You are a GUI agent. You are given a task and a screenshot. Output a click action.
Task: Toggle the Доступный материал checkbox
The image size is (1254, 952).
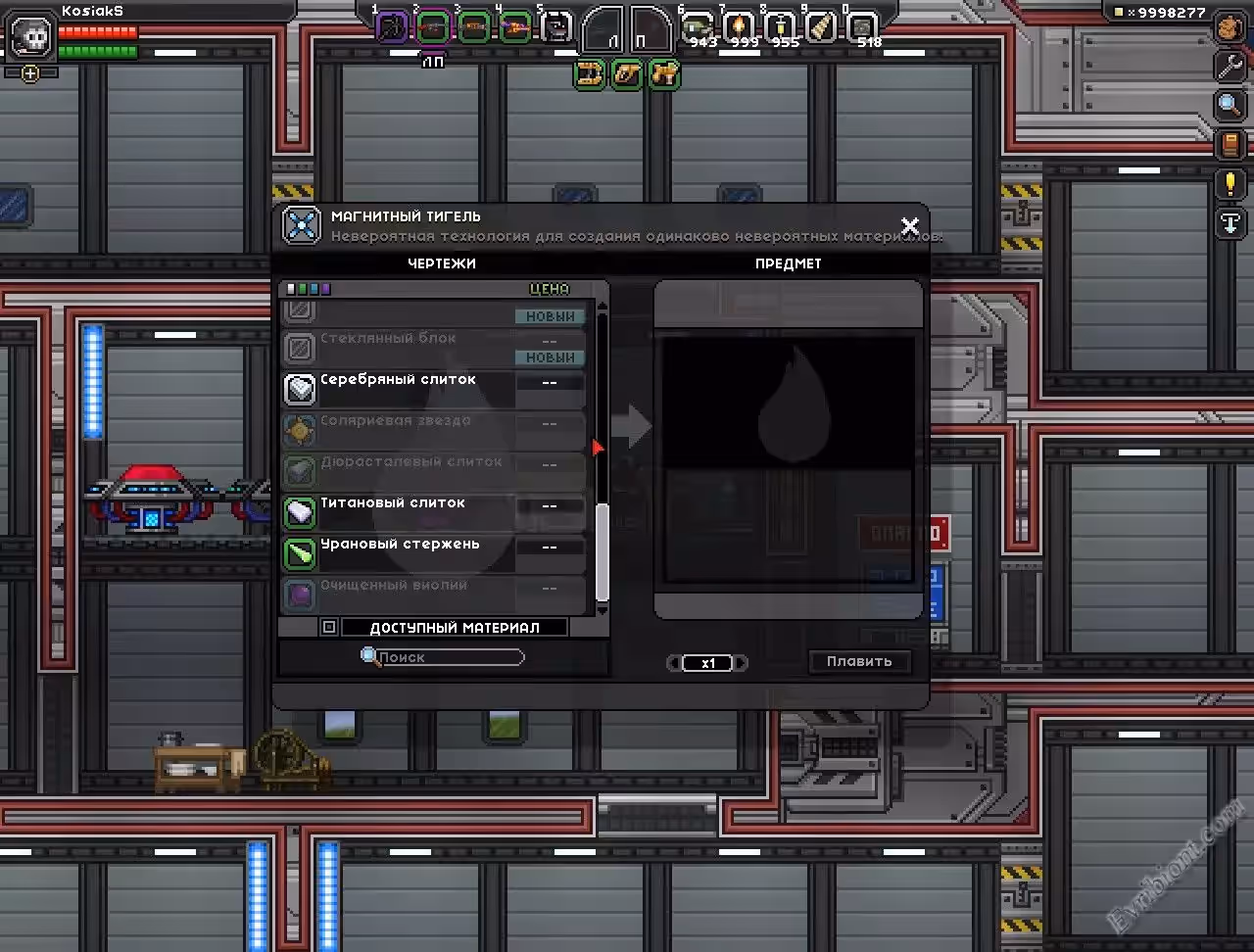pyautogui.click(x=329, y=627)
